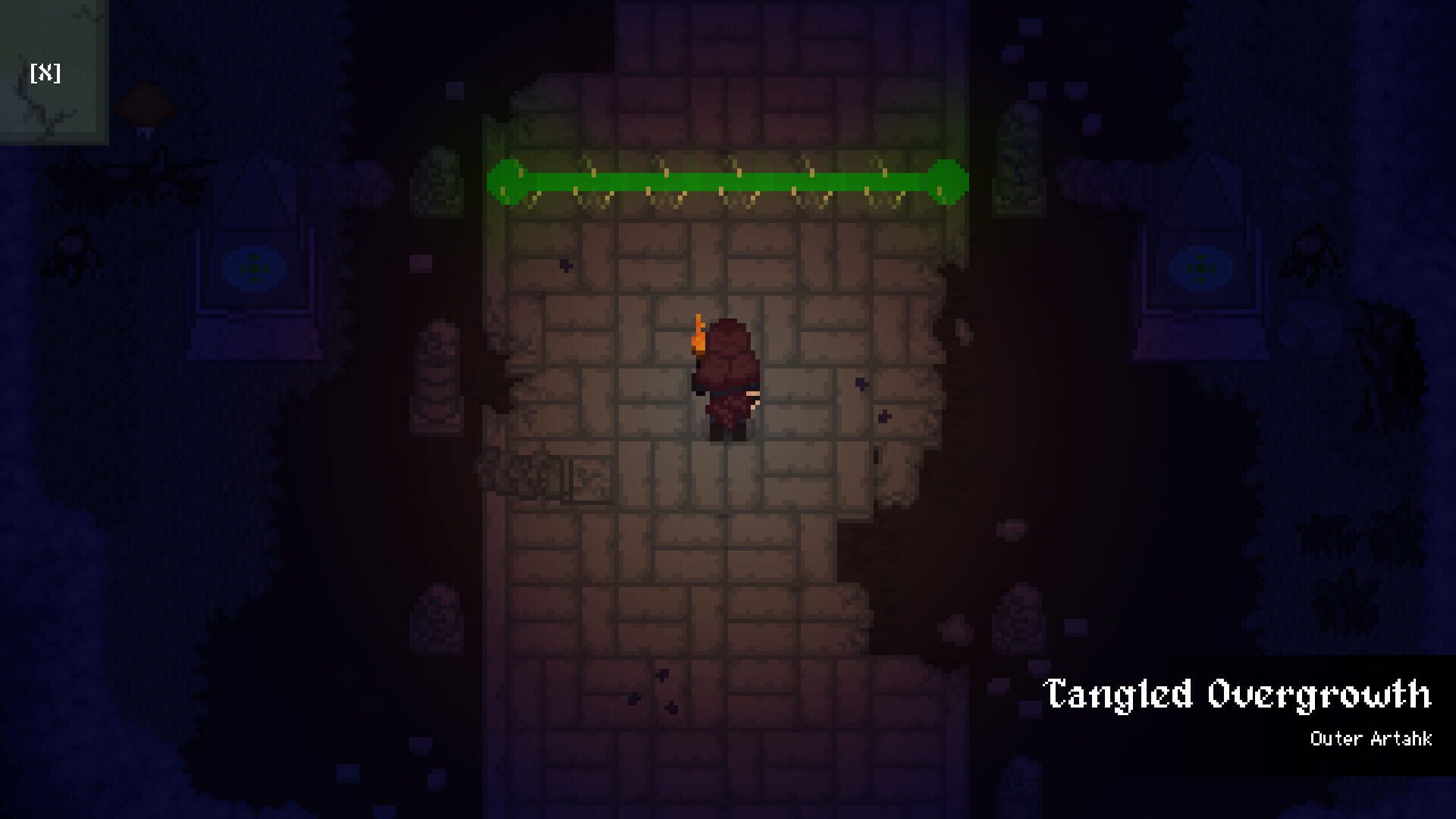Click the [X] player marker on the minimap
1456x819 pixels.
click(x=45, y=74)
